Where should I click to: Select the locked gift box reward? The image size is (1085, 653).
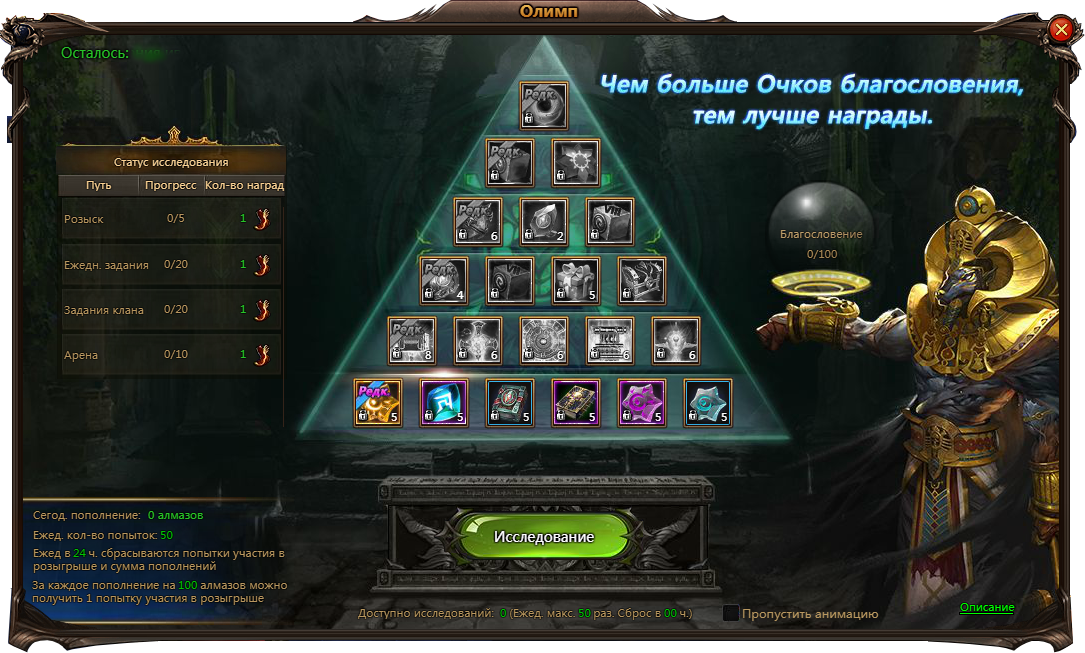576,281
